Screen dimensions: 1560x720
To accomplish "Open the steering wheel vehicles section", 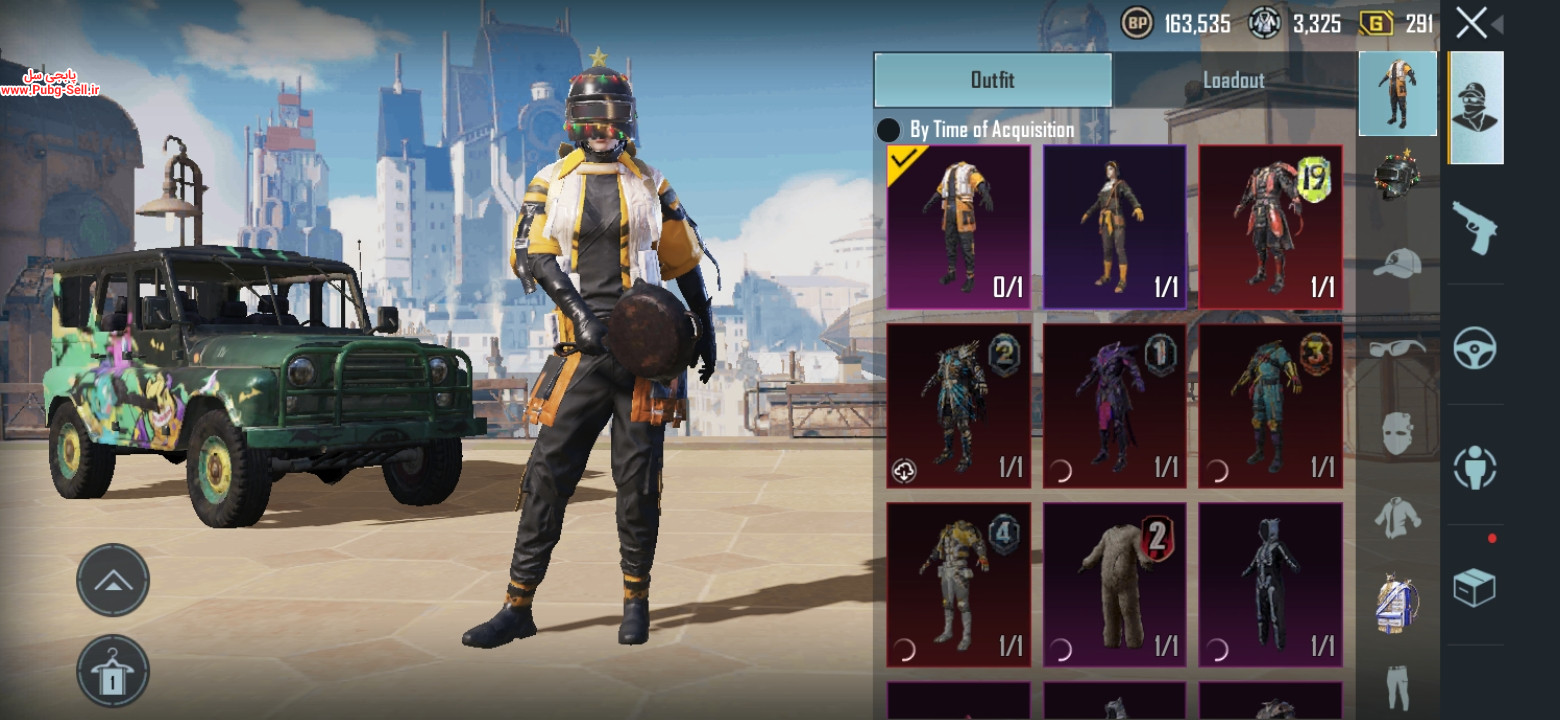I will pyautogui.click(x=1474, y=347).
